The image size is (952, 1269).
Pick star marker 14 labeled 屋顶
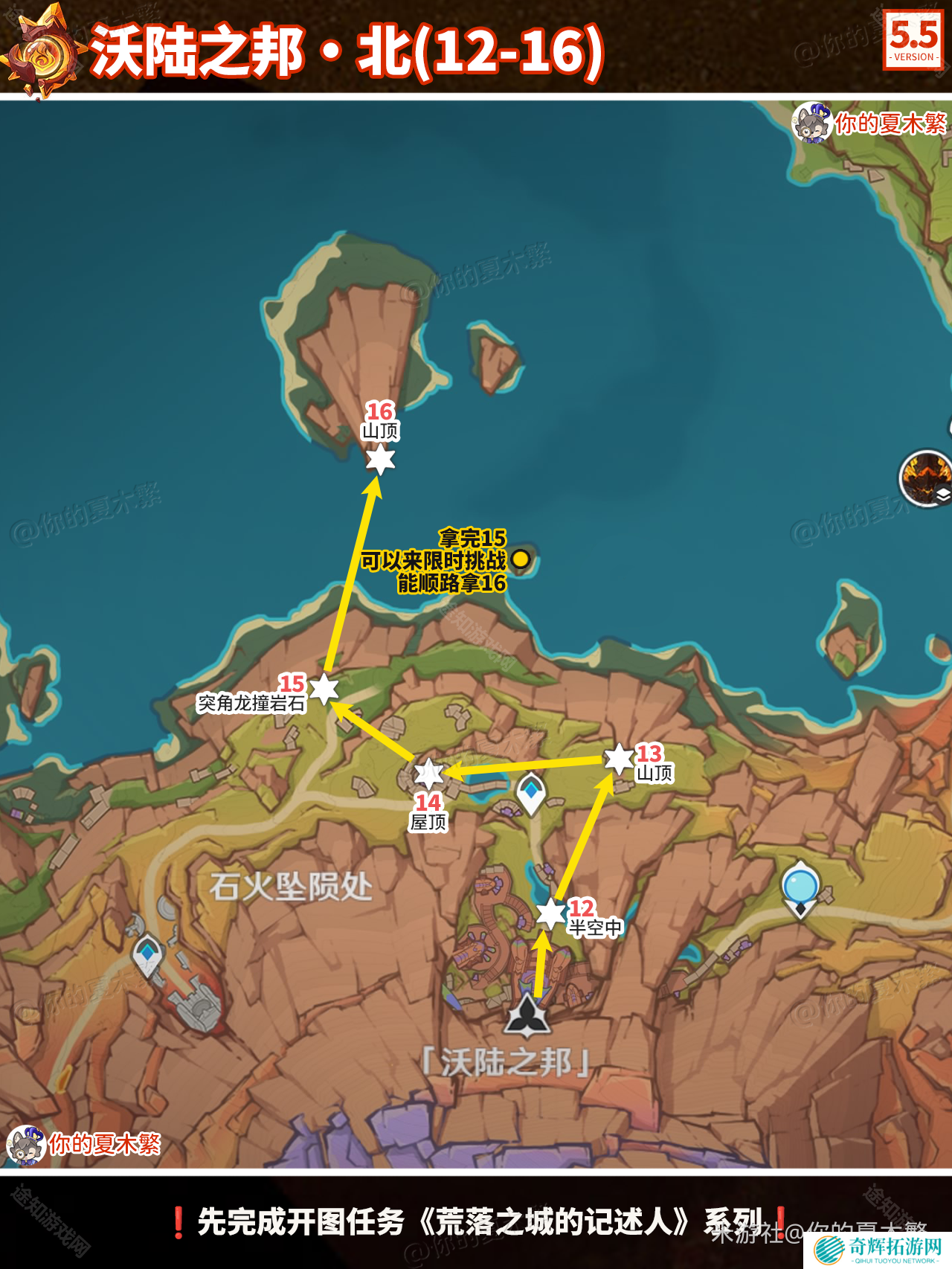(x=428, y=774)
